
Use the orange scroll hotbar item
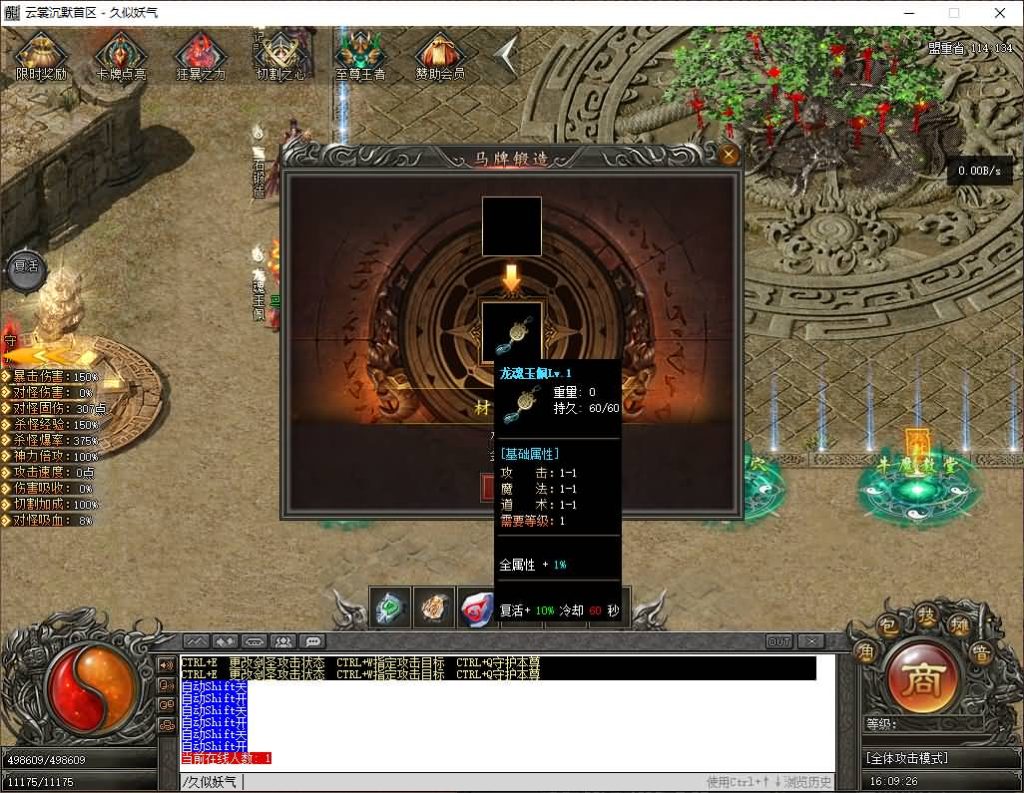[434, 607]
